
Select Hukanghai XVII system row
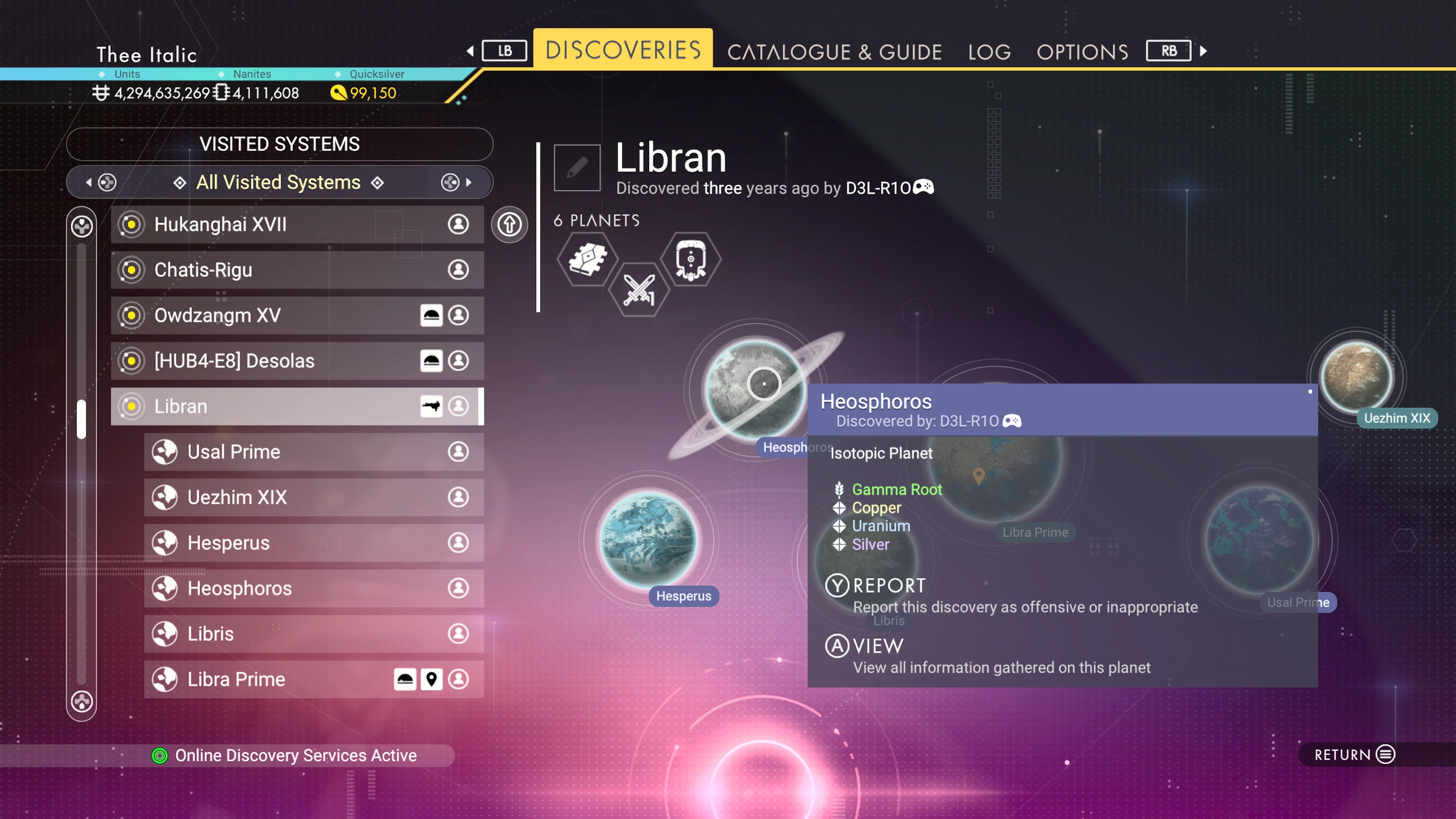pyautogui.click(x=297, y=224)
